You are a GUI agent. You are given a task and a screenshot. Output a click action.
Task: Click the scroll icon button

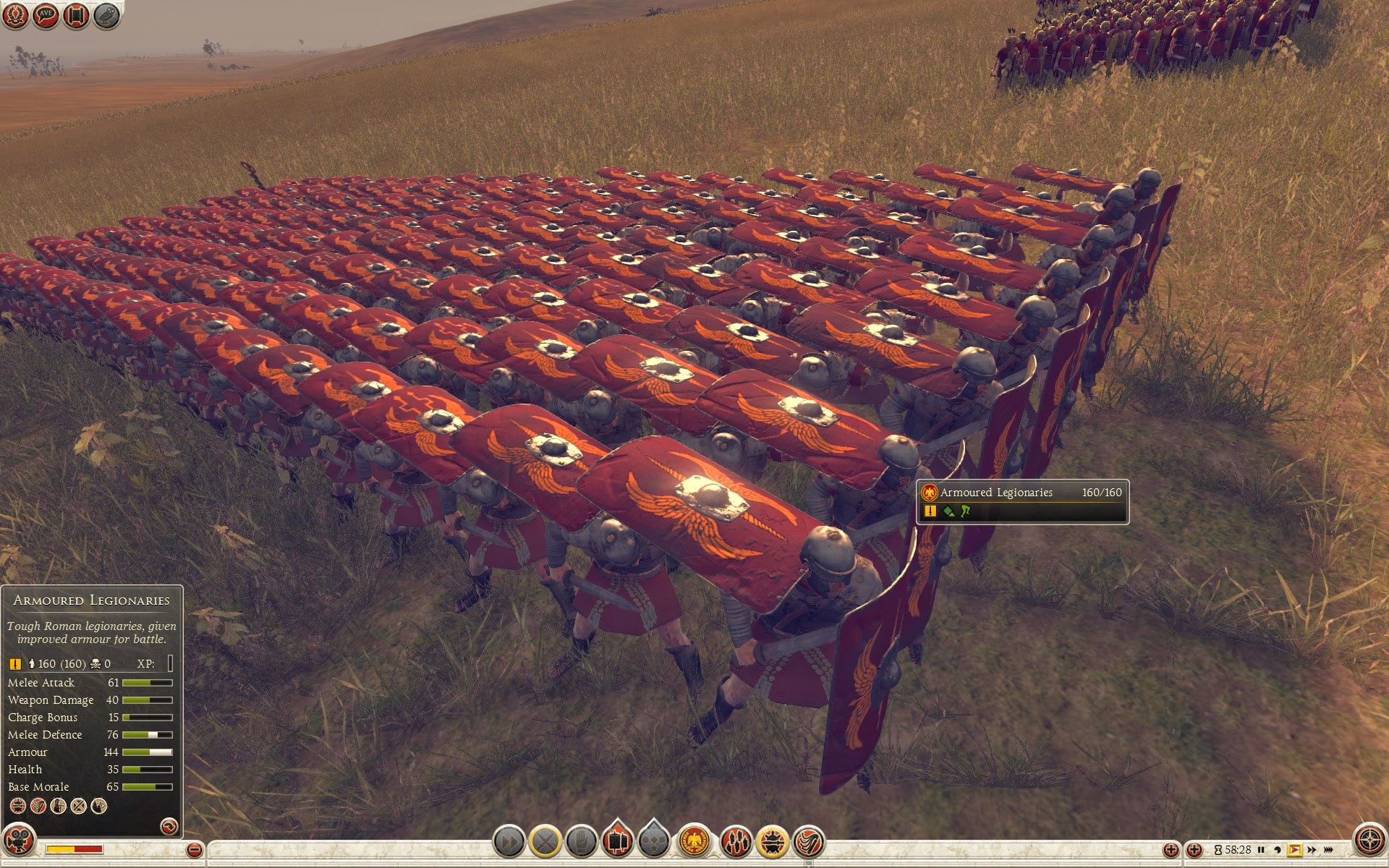(76, 15)
